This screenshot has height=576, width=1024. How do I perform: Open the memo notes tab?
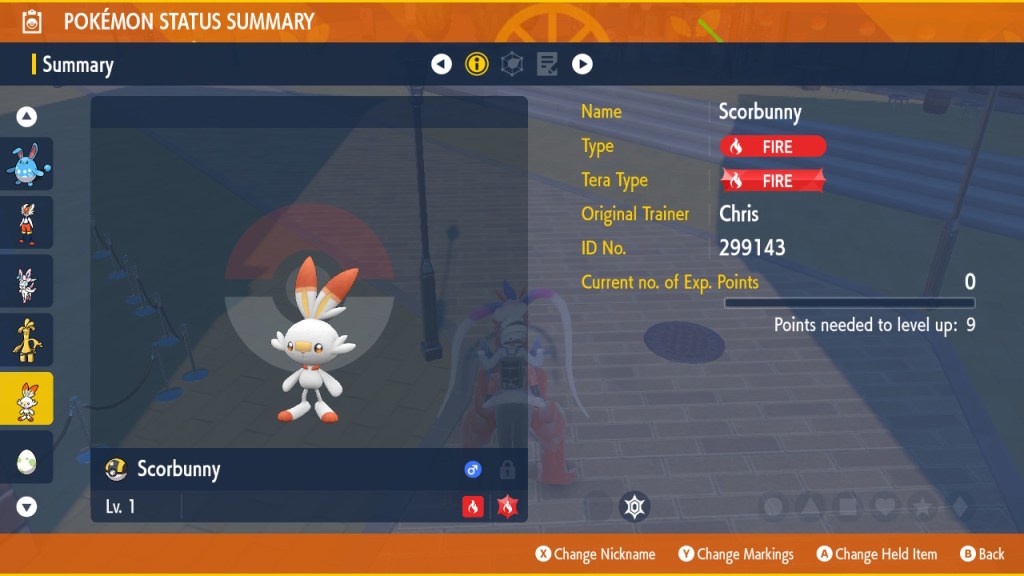coord(547,65)
